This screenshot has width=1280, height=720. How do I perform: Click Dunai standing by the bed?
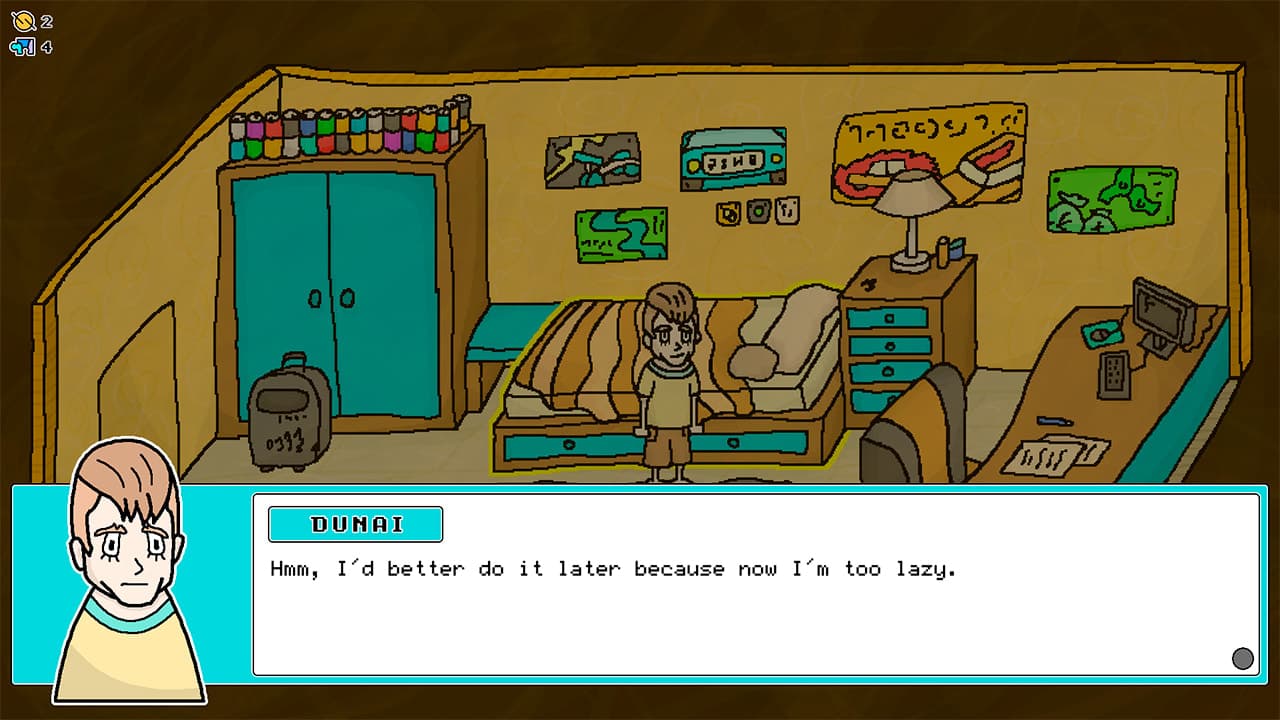tap(668, 380)
